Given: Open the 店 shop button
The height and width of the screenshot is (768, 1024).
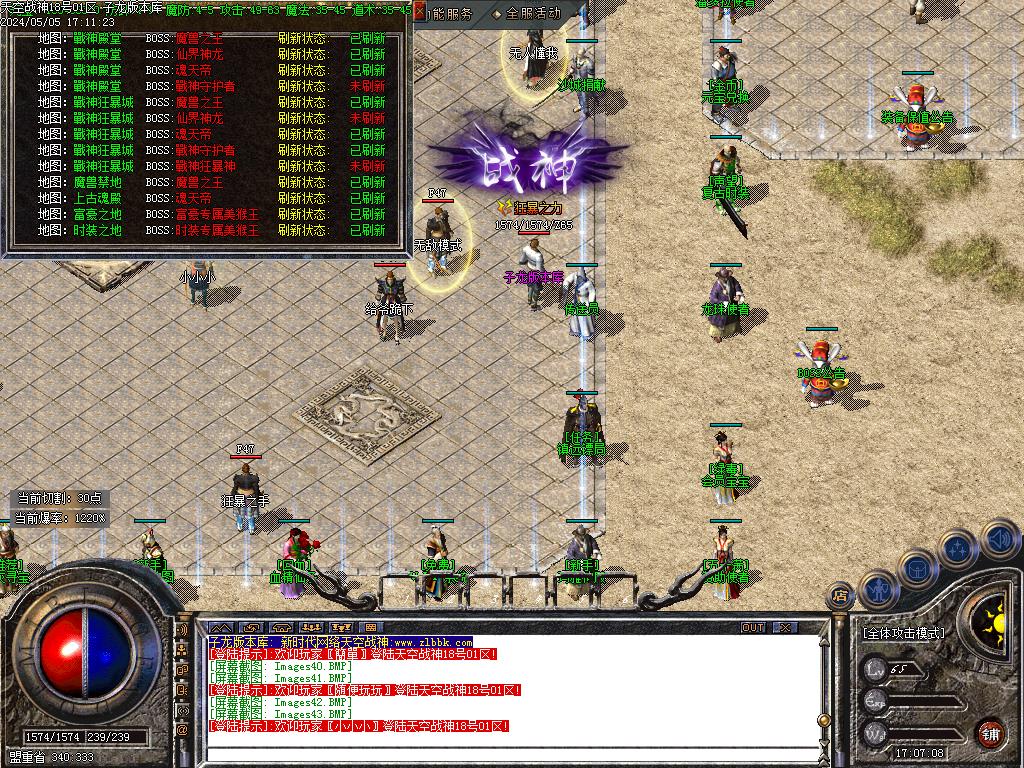Looking at the screenshot, I should pyautogui.click(x=839, y=597).
